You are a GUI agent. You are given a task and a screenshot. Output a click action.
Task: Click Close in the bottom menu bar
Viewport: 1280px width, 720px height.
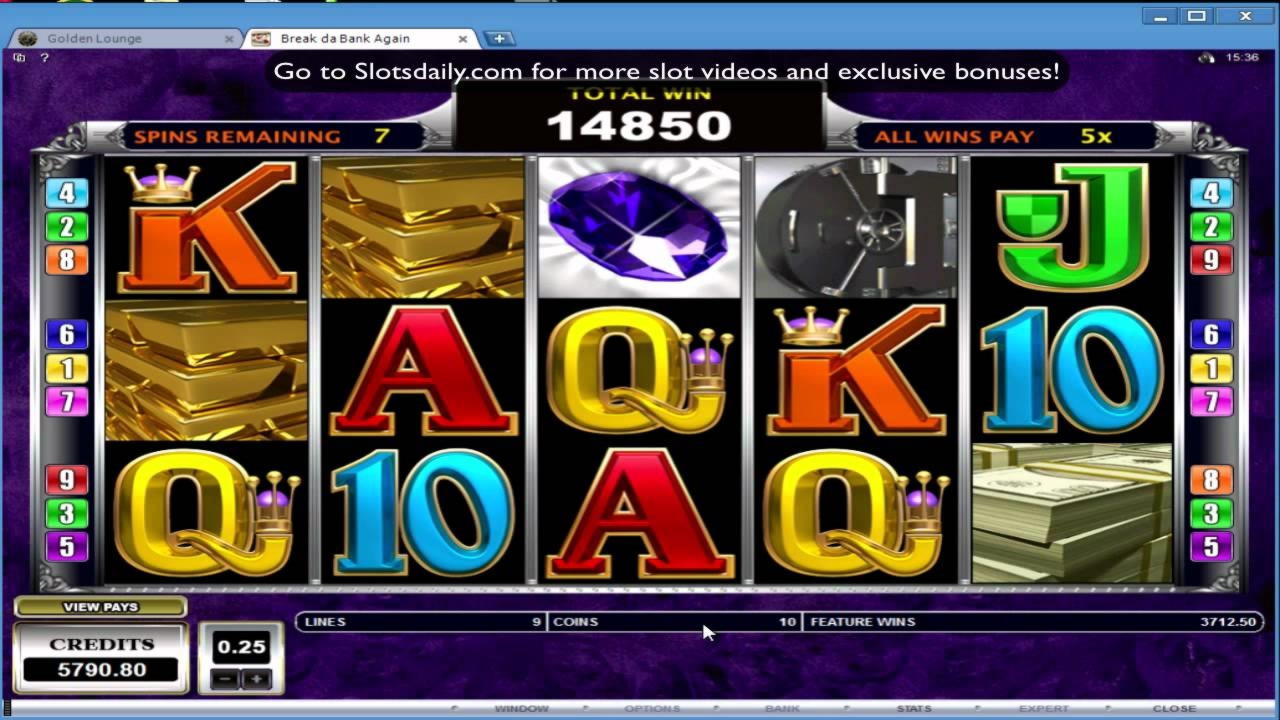1174,709
